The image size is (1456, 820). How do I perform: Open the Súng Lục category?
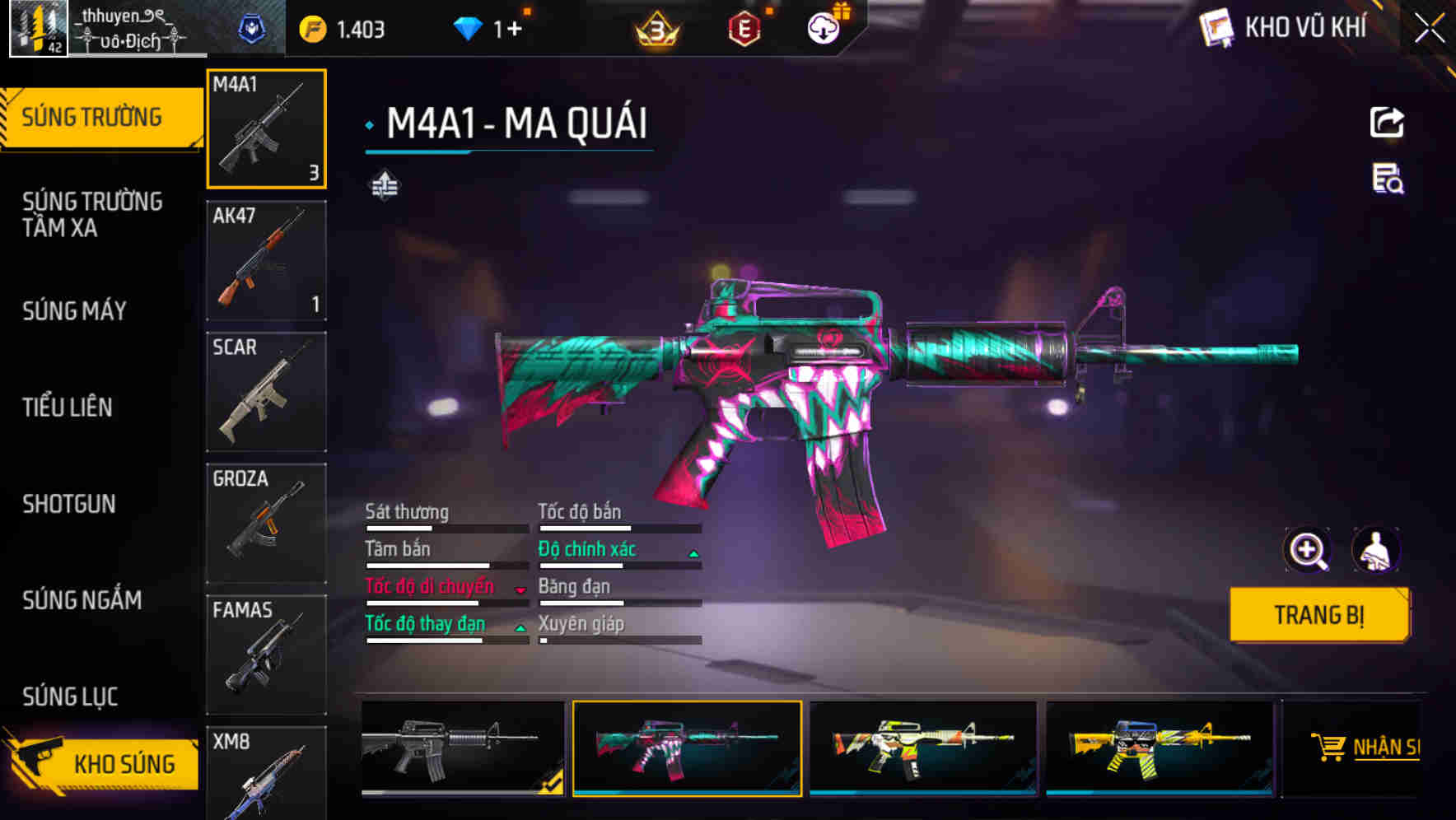(x=70, y=697)
